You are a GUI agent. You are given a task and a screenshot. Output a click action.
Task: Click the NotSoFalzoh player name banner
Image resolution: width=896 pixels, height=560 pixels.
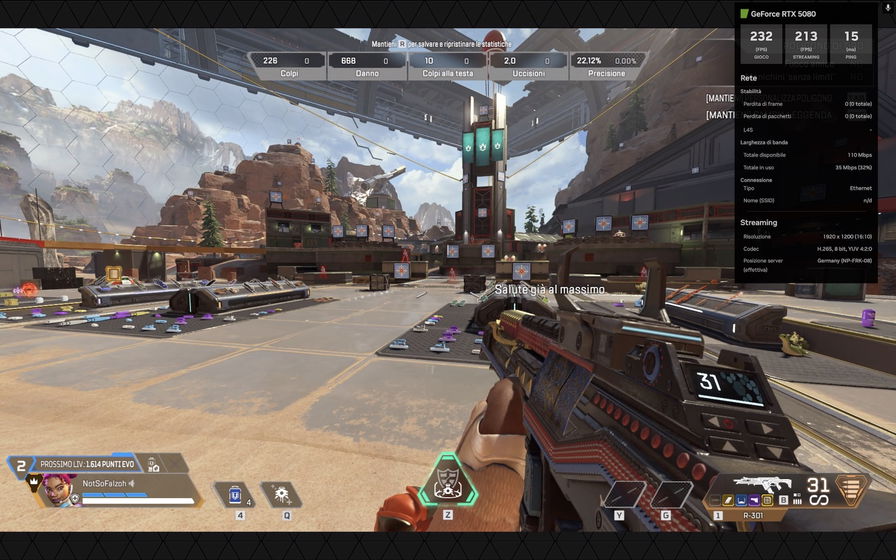(108, 483)
